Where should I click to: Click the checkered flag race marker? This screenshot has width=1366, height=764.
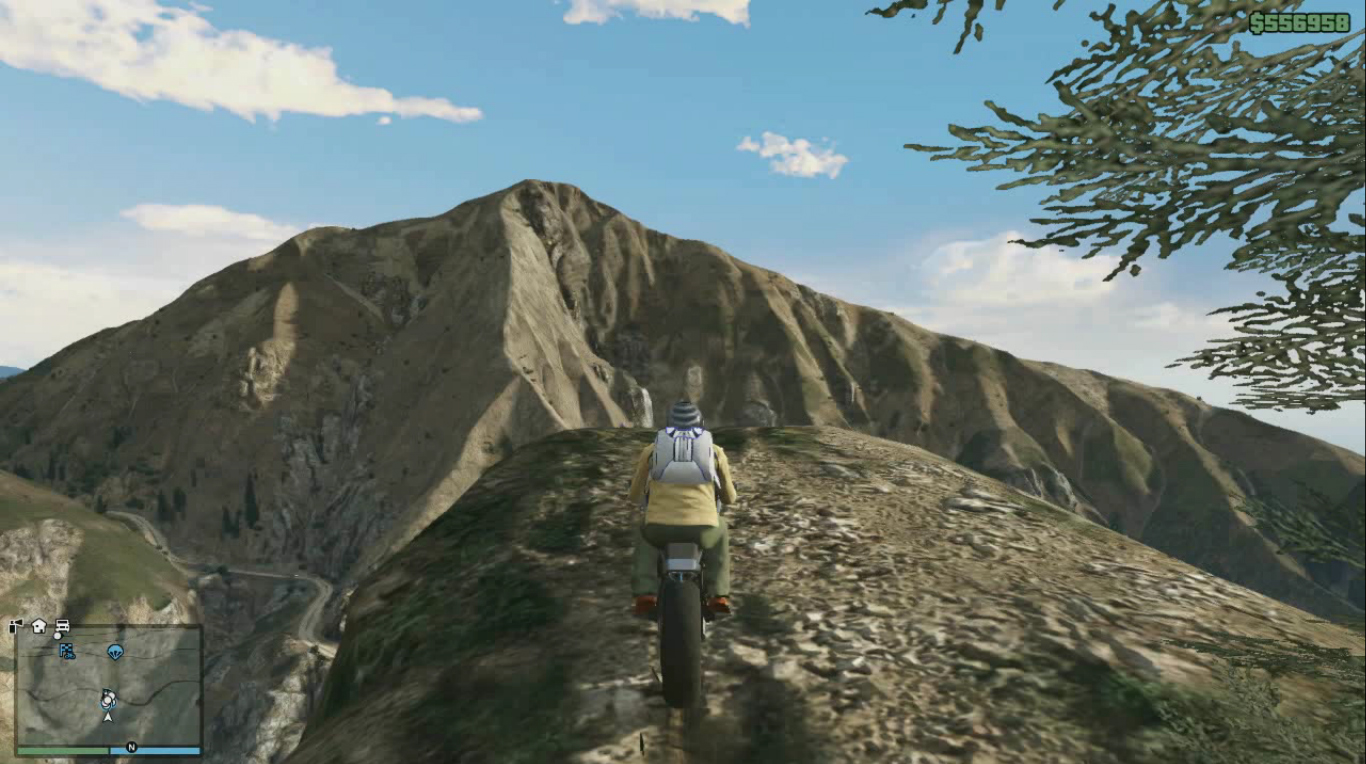[x=67, y=651]
